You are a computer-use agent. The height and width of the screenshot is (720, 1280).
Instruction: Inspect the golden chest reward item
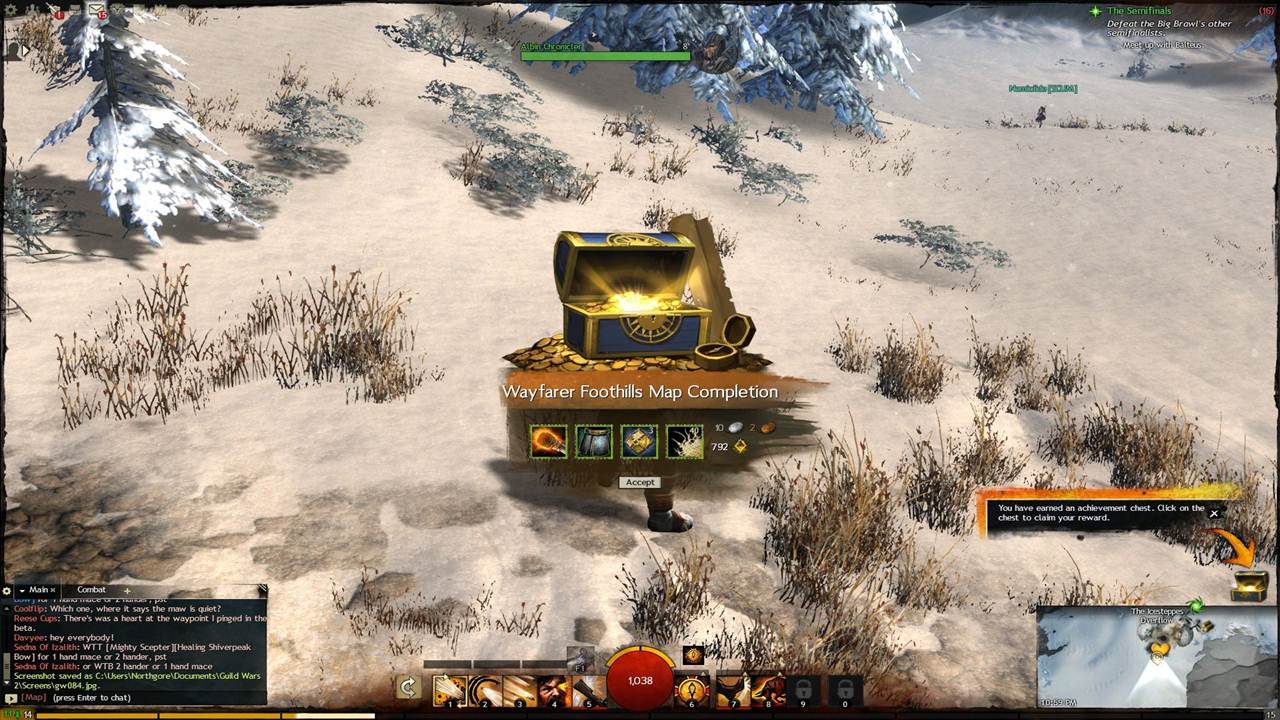639,441
